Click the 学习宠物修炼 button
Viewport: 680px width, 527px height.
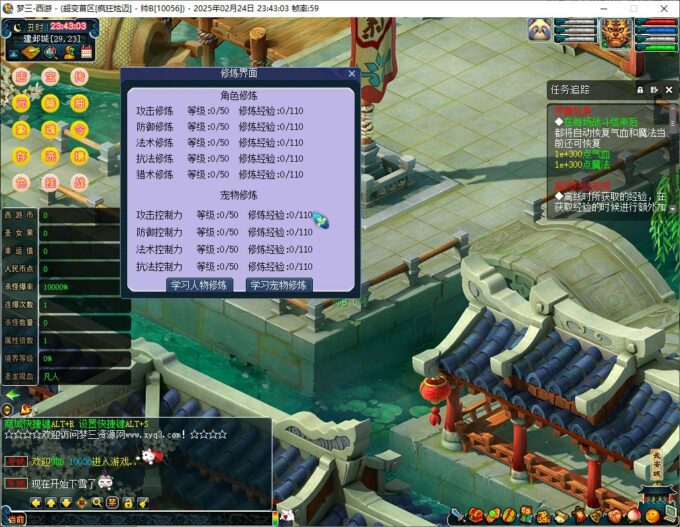click(280, 285)
